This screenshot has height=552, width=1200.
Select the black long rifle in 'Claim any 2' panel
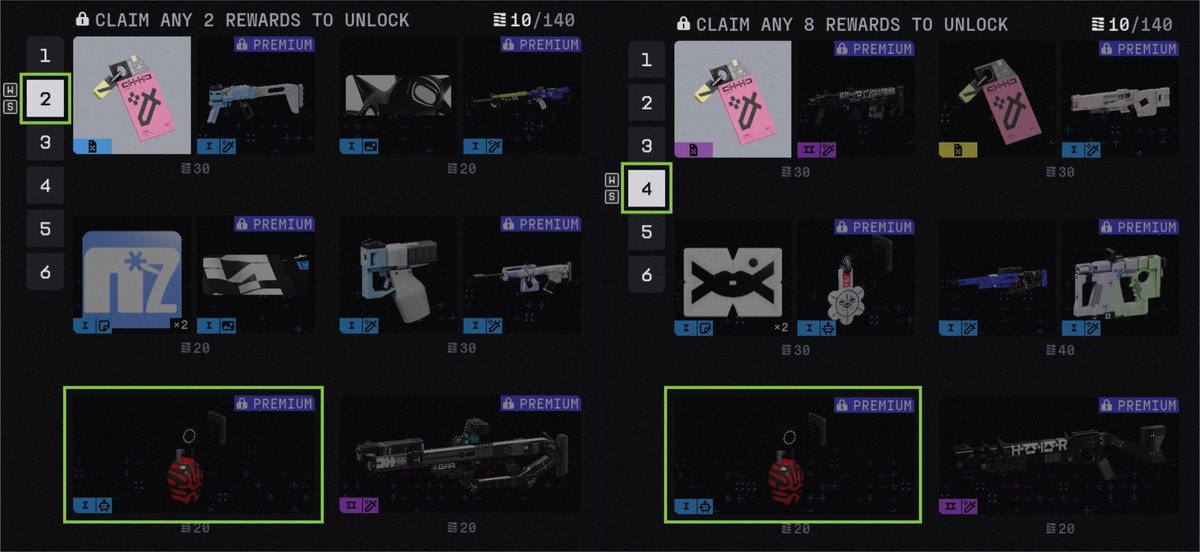(x=459, y=457)
